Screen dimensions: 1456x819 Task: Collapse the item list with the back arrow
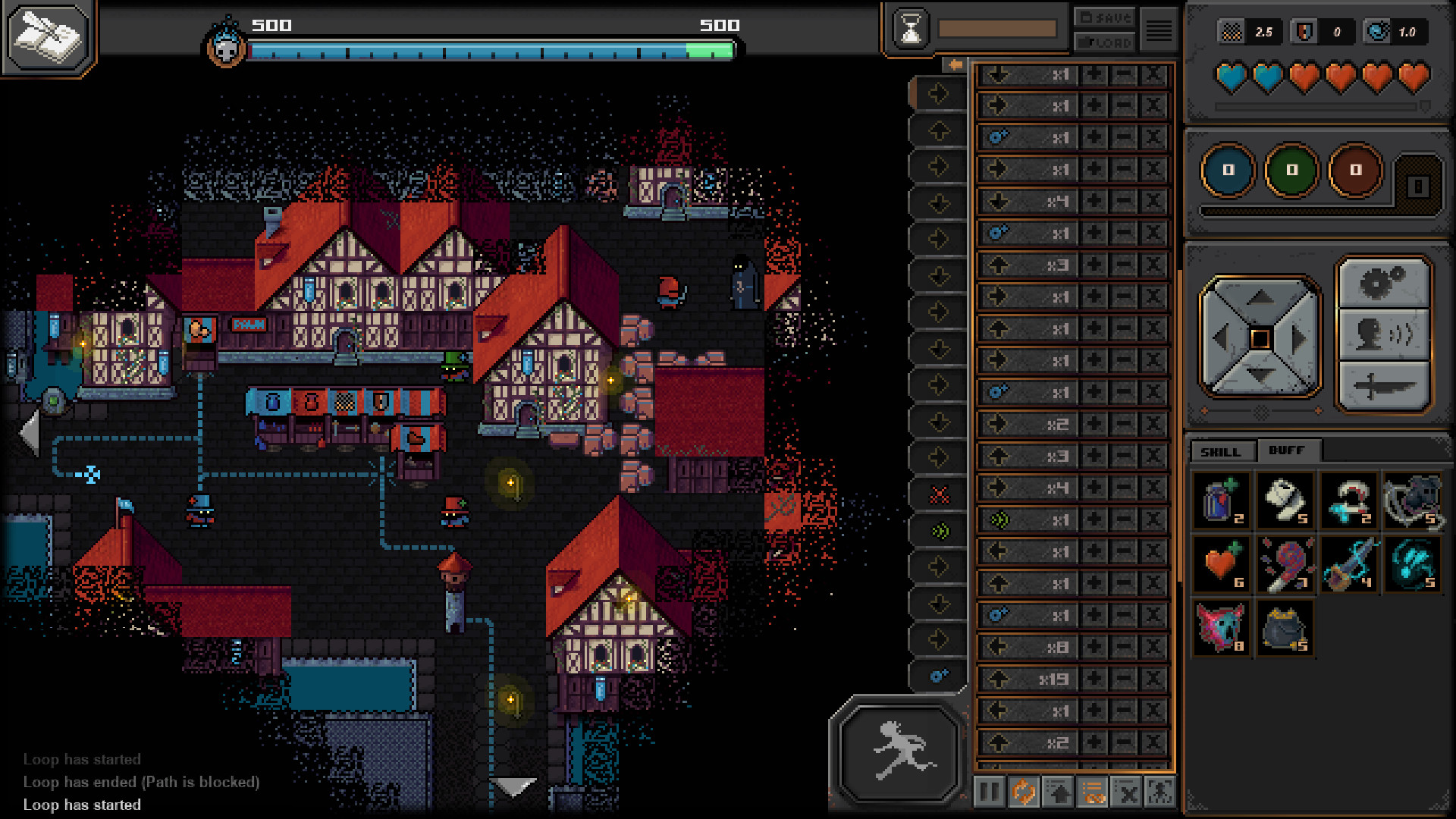pyautogui.click(x=953, y=64)
